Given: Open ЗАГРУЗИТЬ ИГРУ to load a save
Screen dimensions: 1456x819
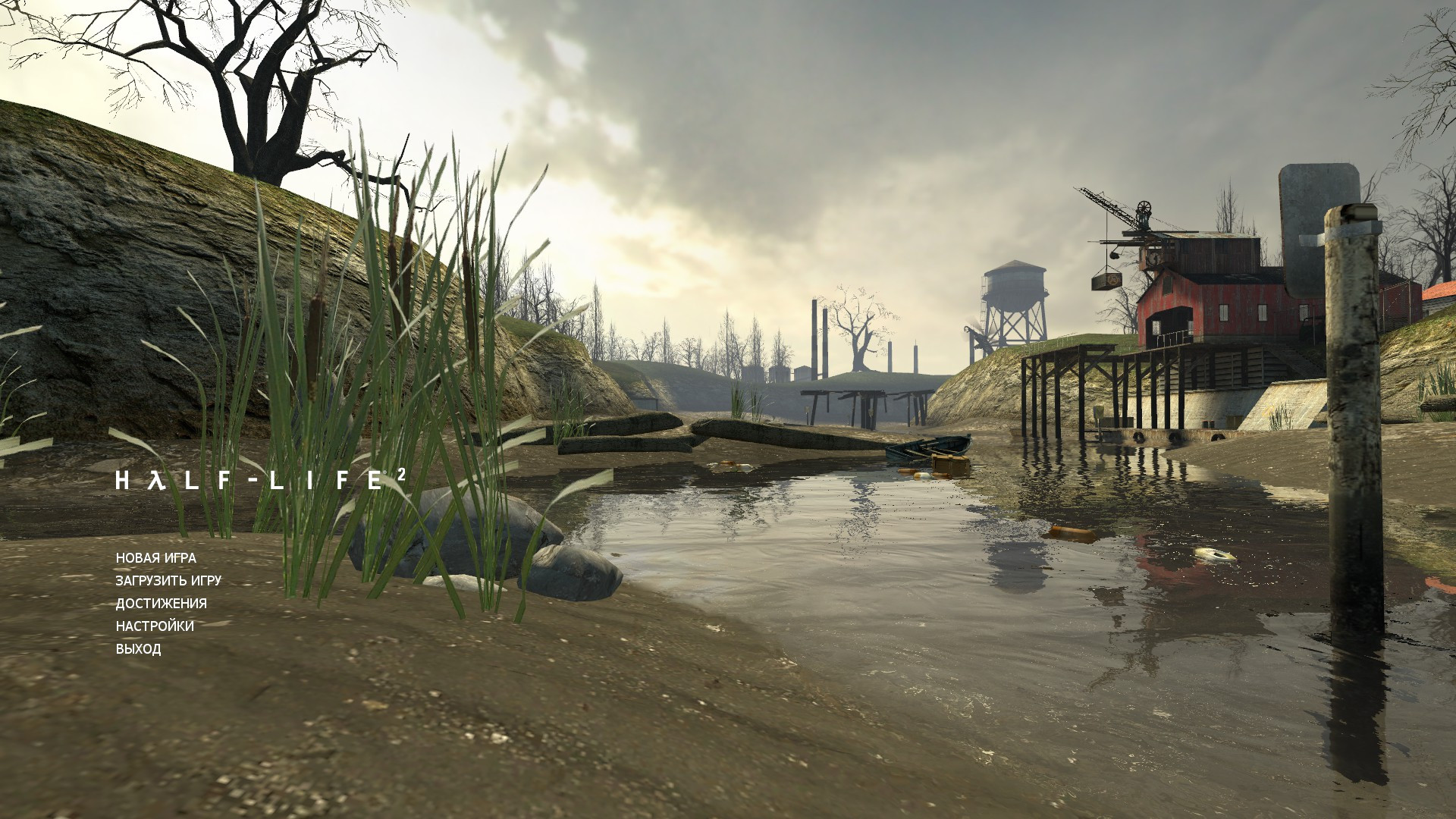Looking at the screenshot, I should point(168,580).
